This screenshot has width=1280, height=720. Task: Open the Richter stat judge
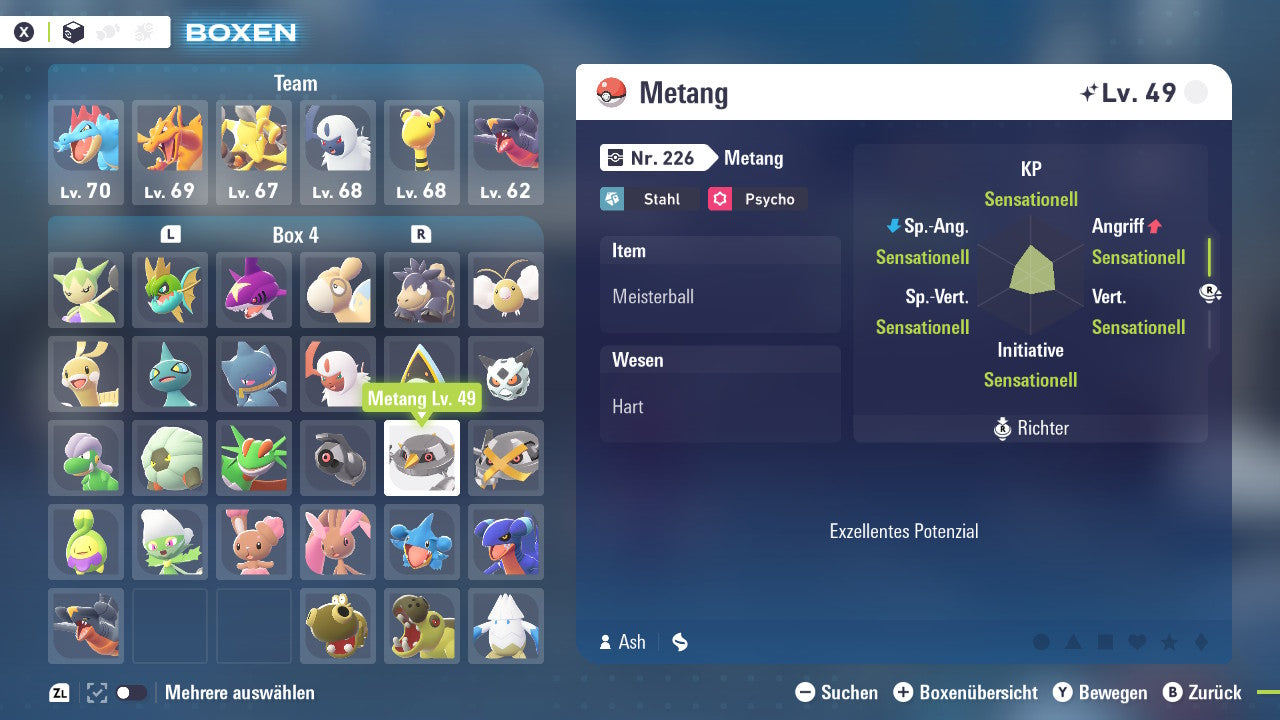coord(1030,428)
